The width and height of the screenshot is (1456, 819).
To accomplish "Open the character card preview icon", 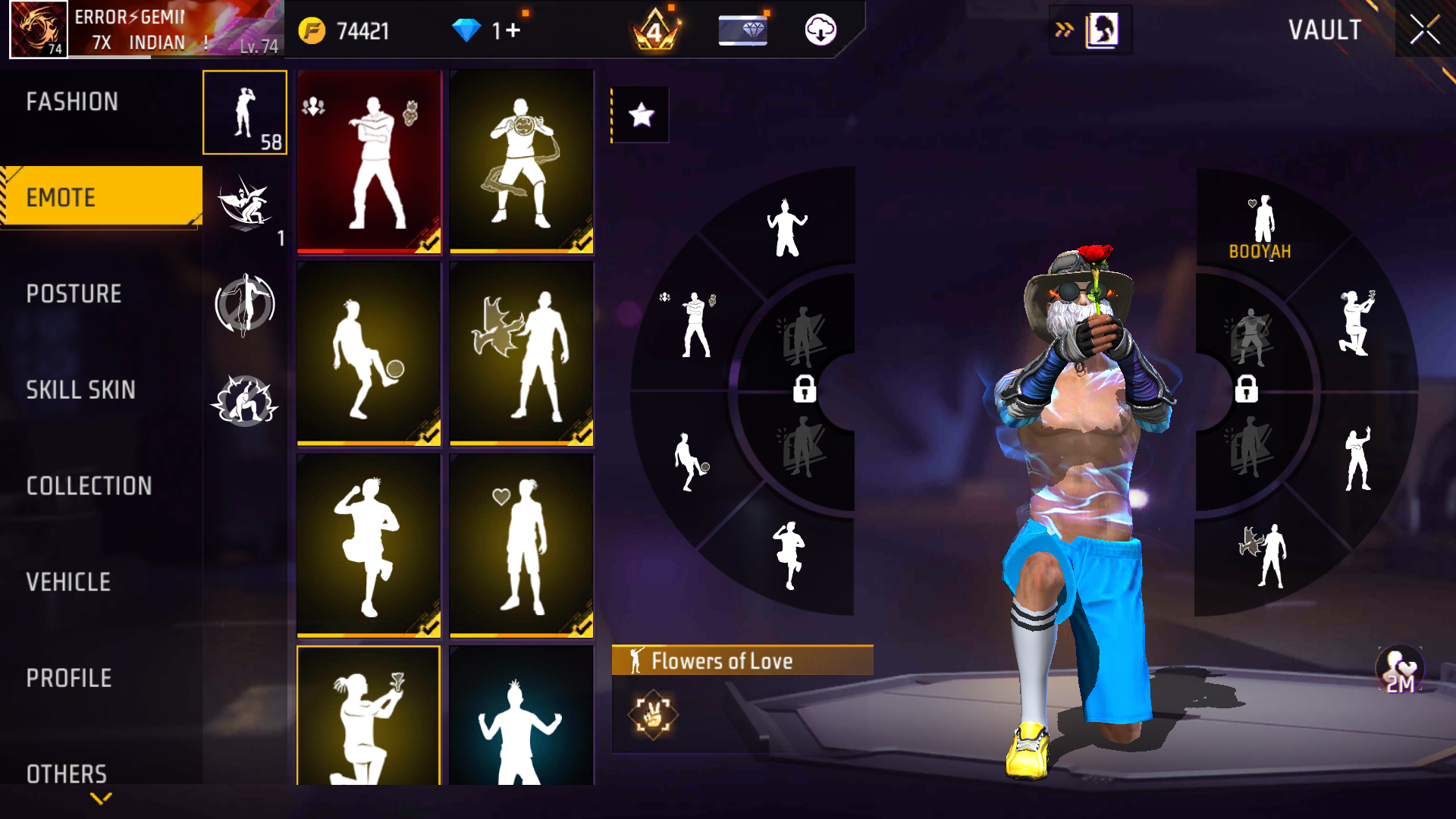I will [x=1103, y=31].
